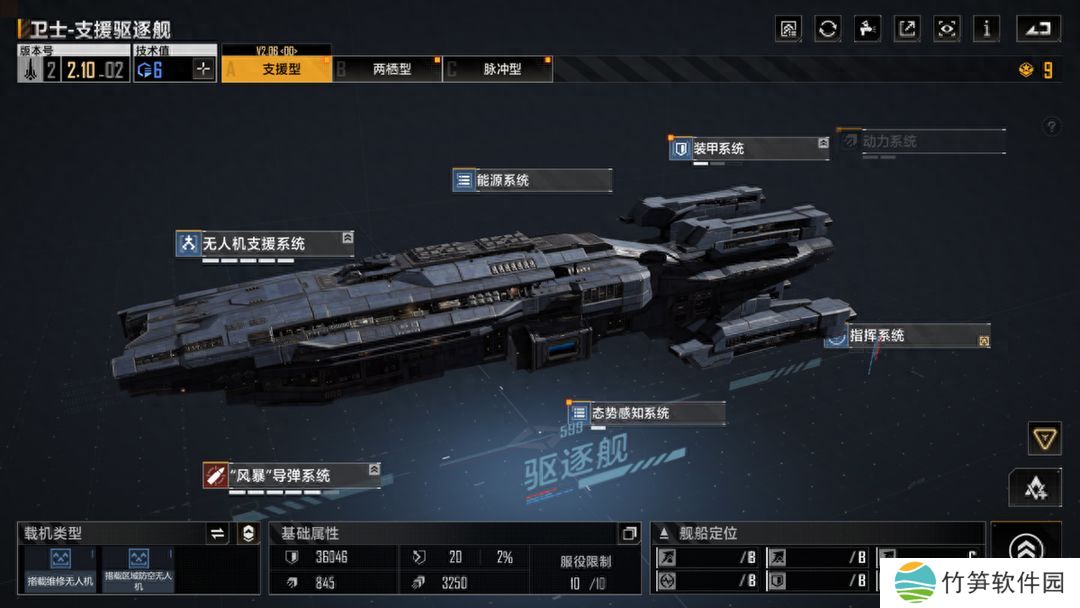Click the share export icon
1080x608 pixels.
point(907,28)
